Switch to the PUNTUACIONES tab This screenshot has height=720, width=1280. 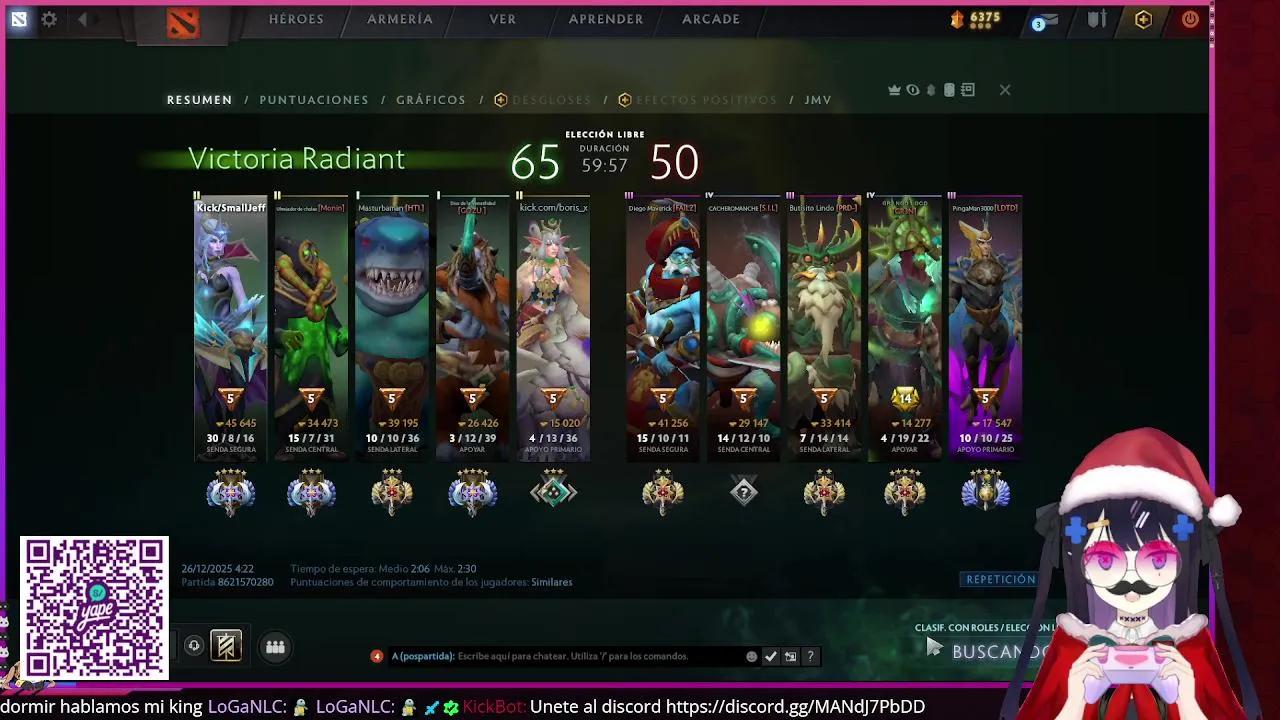pyautogui.click(x=314, y=99)
